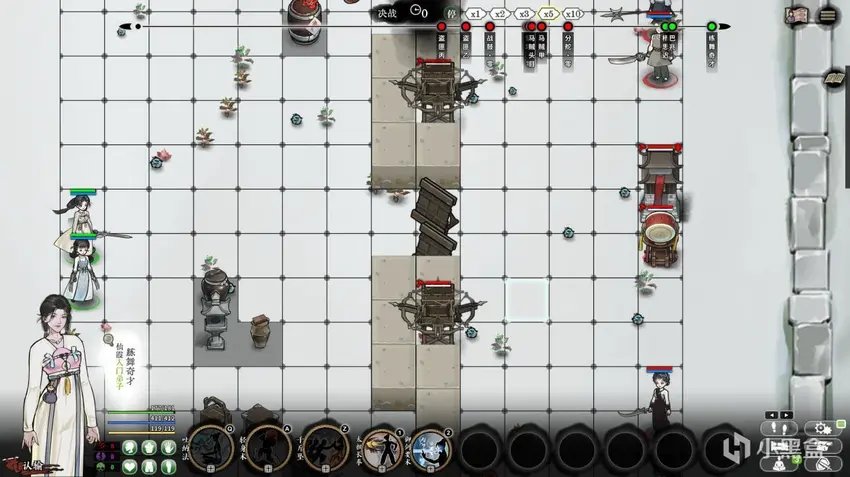Open the book journal icon
850x477 pixels.
click(x=832, y=78)
